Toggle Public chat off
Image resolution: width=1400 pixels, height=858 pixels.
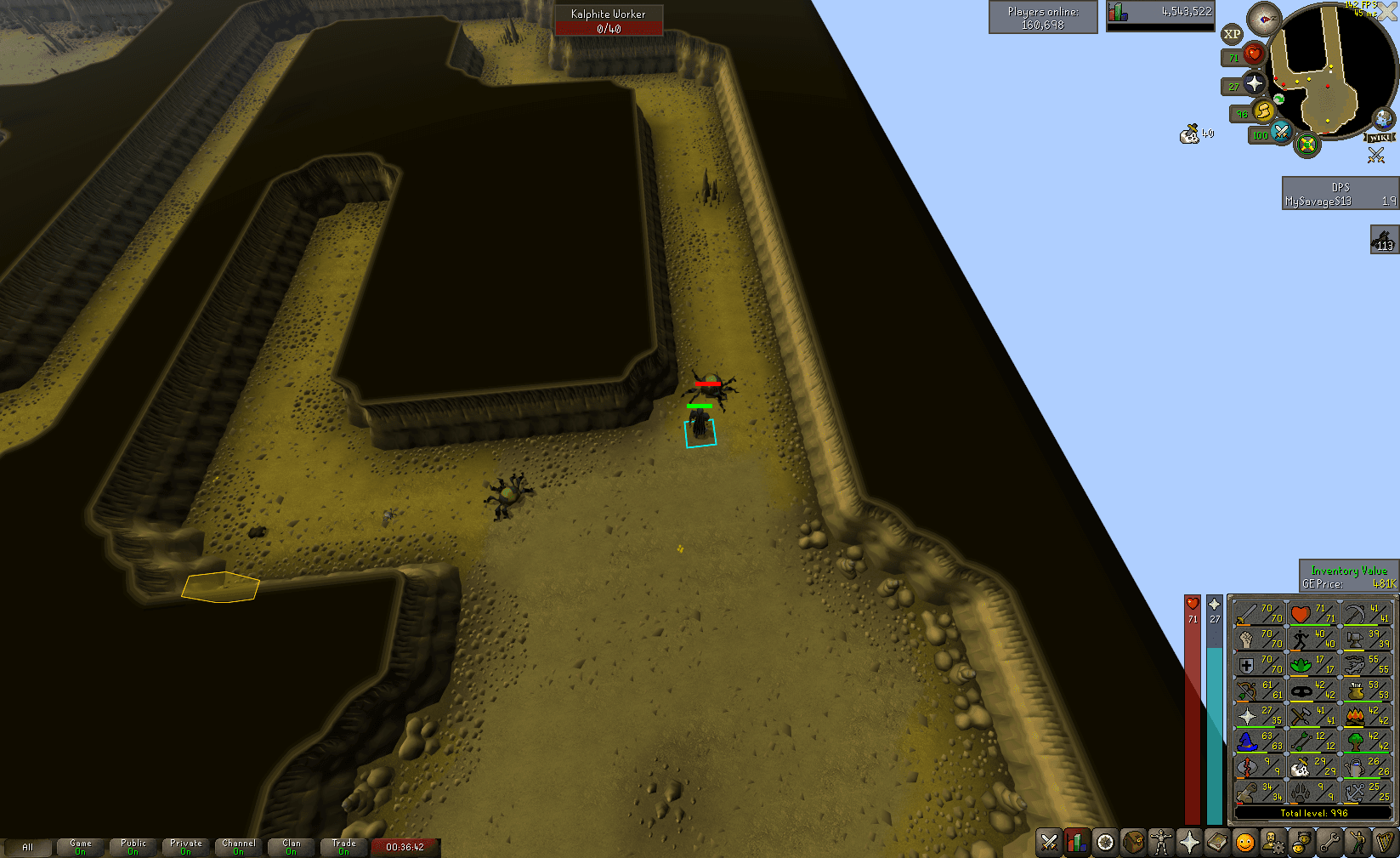(133, 844)
